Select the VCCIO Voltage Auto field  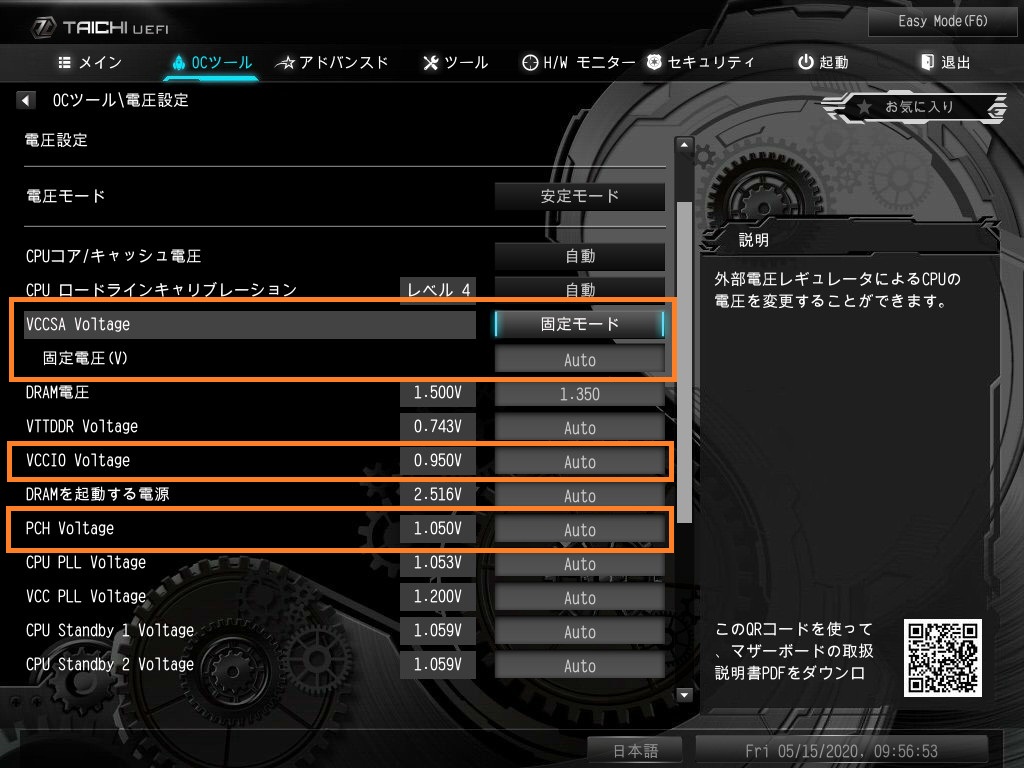(580, 462)
